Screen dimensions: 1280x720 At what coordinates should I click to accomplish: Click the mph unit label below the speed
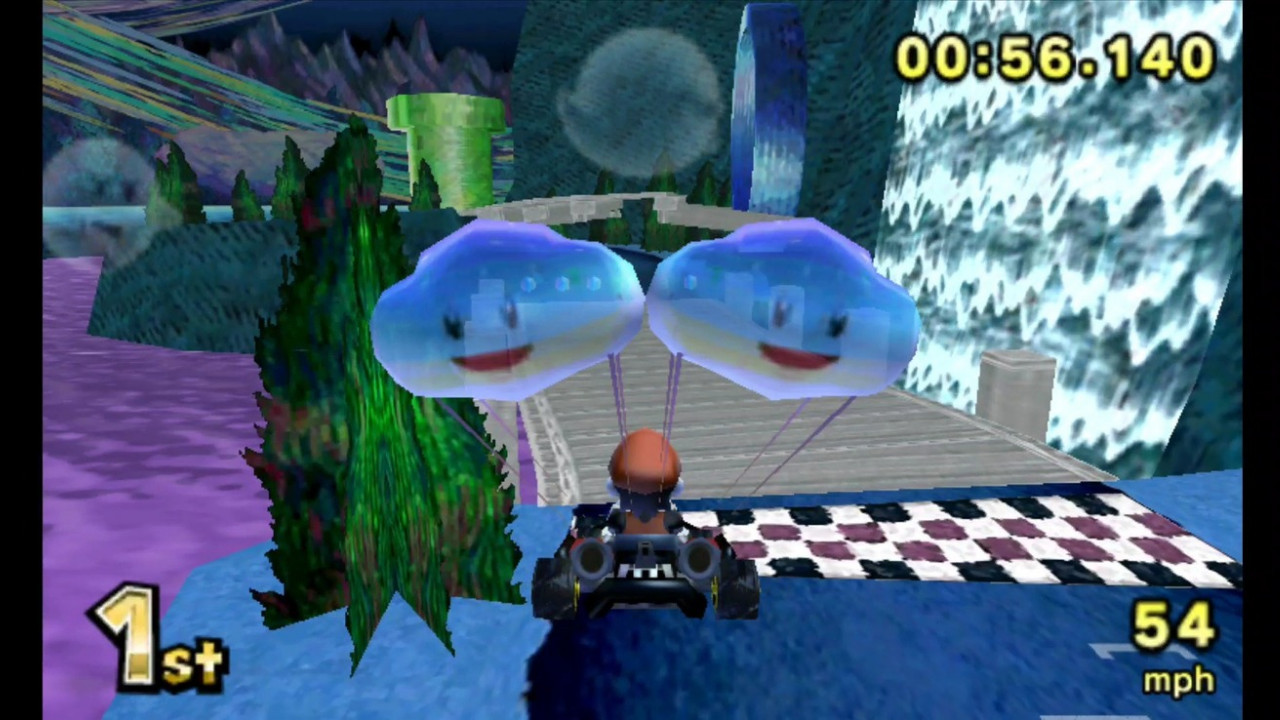(1178, 682)
